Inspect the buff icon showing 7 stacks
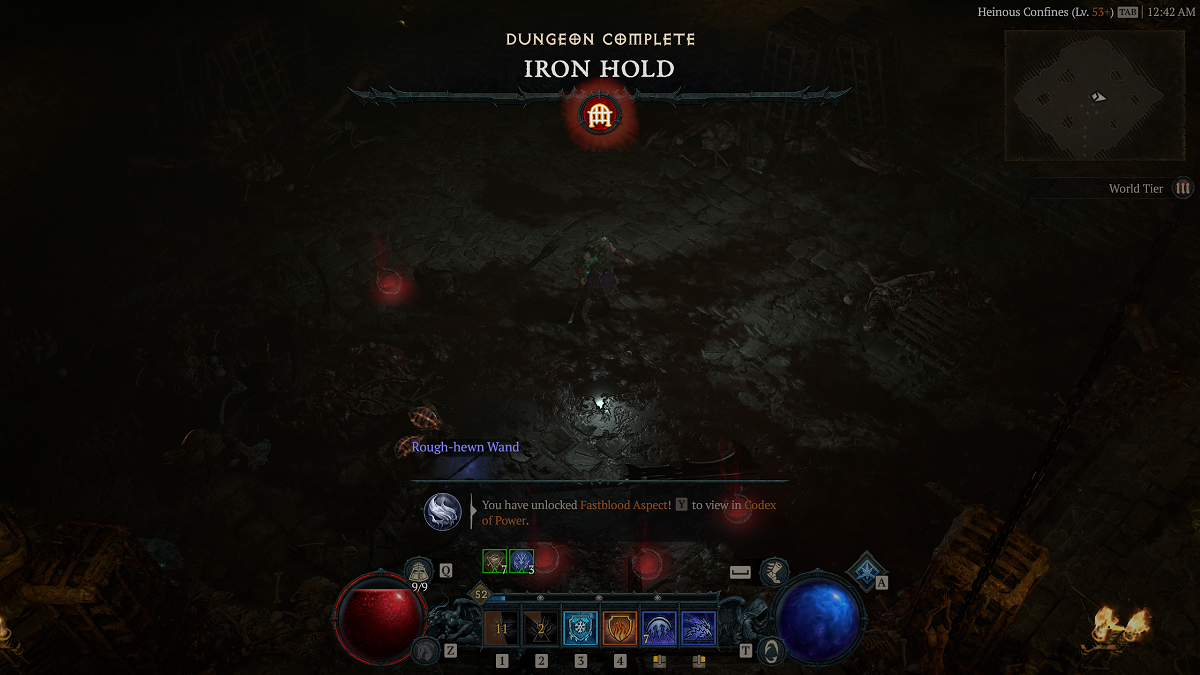Screen dimensions: 1200x675 (x=494, y=561)
